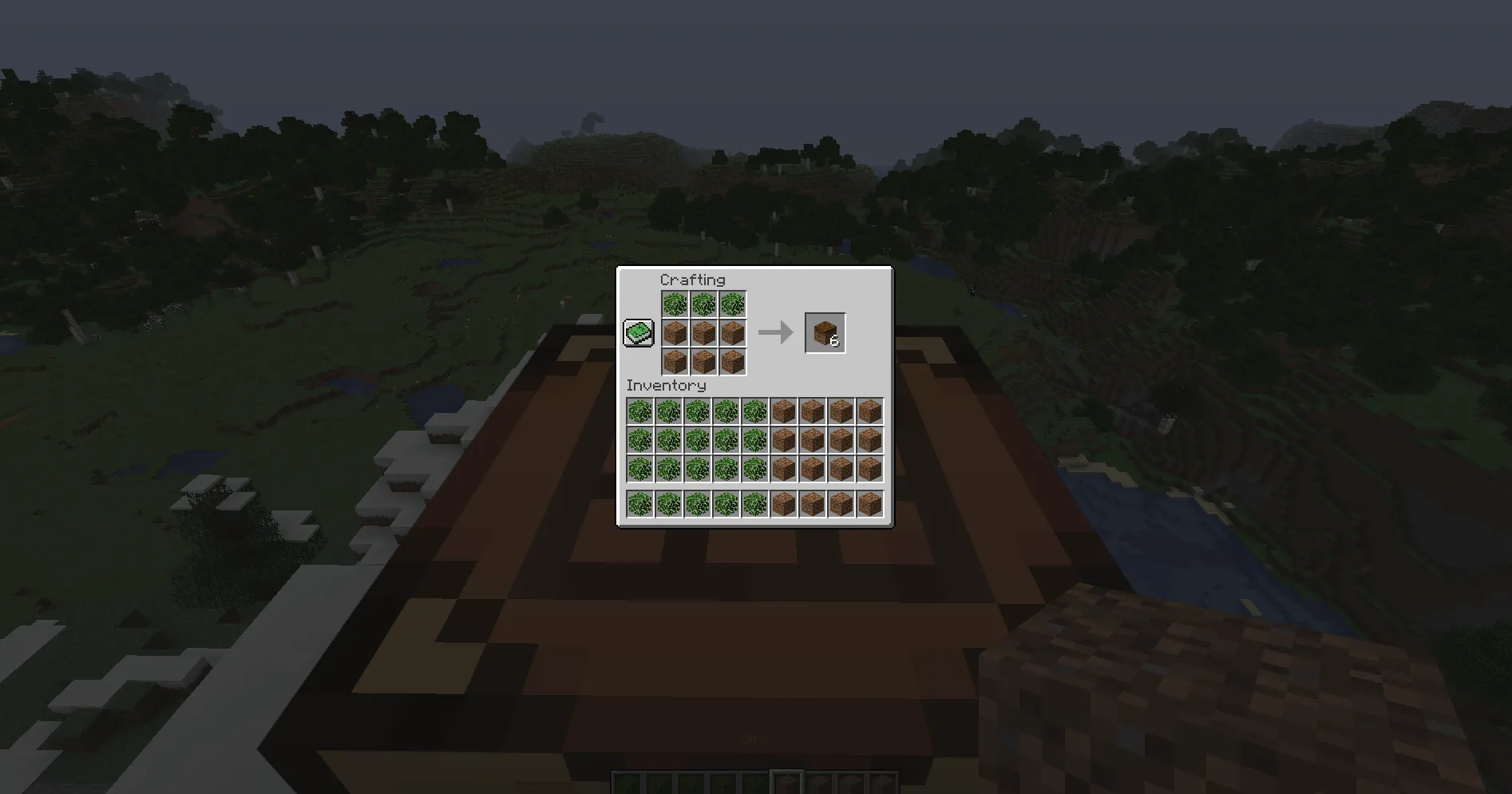This screenshot has height=794, width=1512.
Task: Click the selected hotbar slot with dirt
Action: point(787,783)
